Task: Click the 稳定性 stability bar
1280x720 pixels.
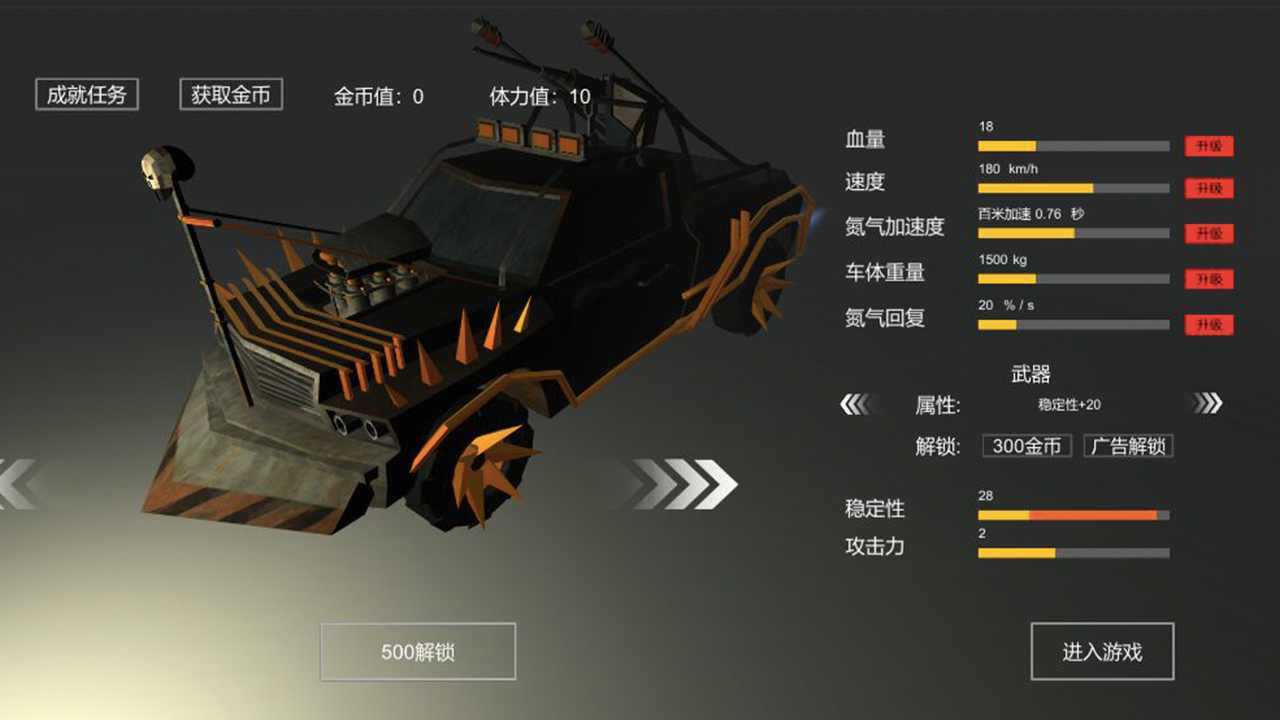Action: (1072, 514)
